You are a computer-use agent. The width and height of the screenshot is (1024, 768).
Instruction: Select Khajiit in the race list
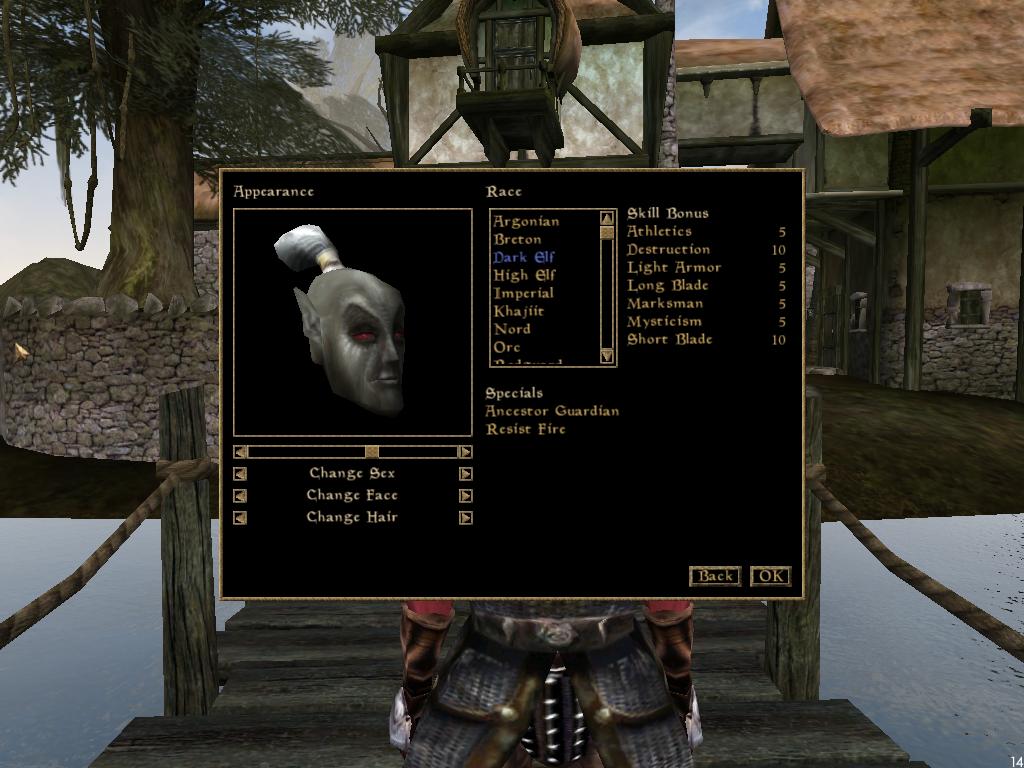[x=519, y=311]
